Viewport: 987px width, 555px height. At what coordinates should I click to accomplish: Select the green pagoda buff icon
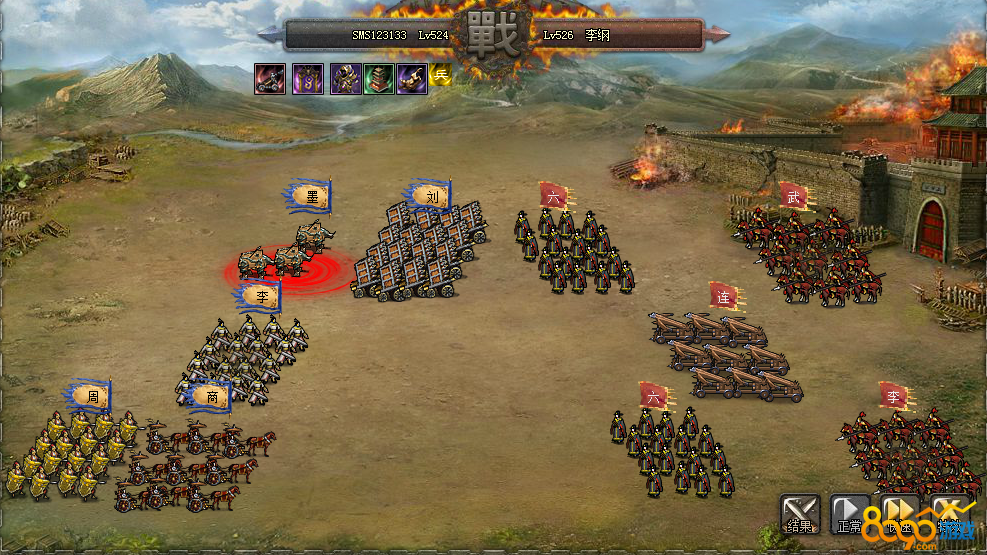pyautogui.click(x=378, y=78)
